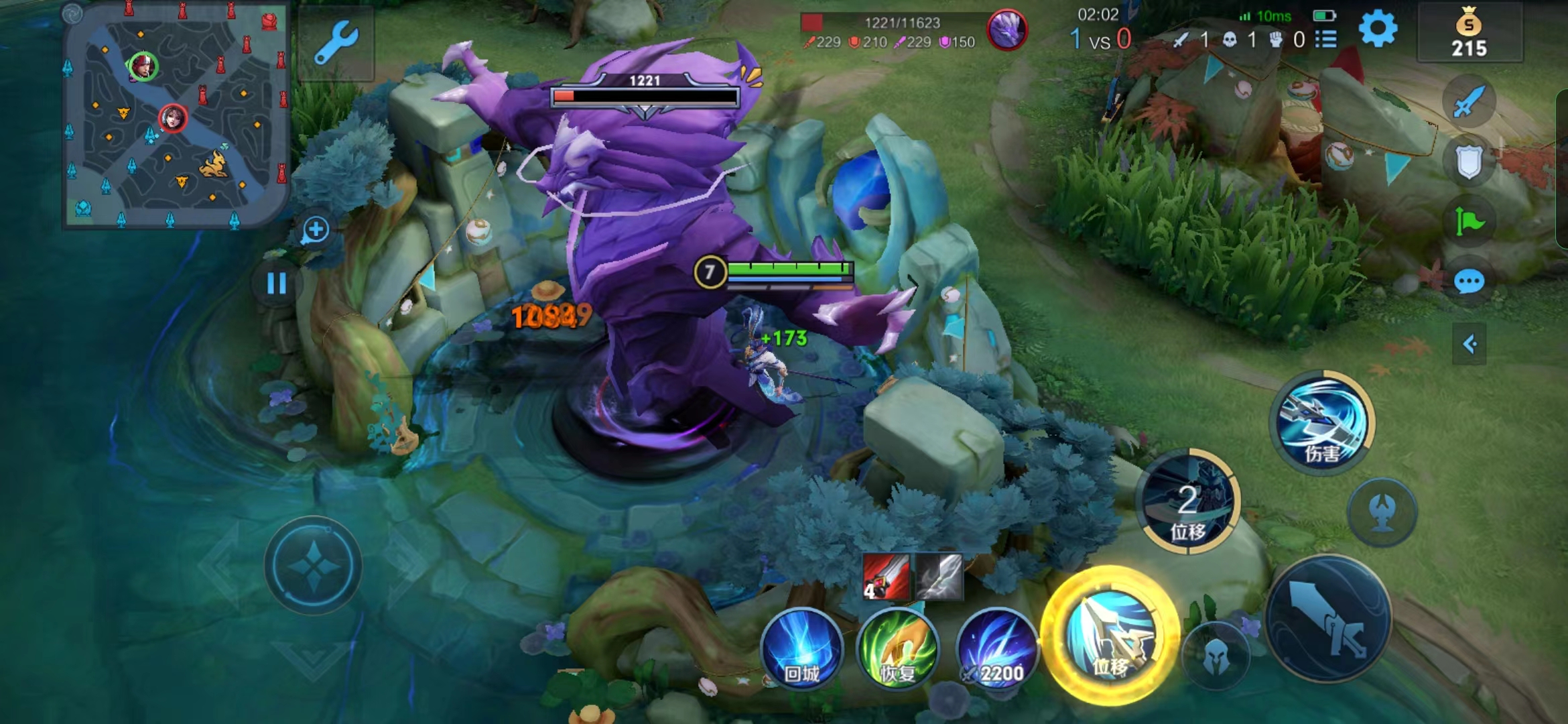Open the gold shop showing 215

1469,34
